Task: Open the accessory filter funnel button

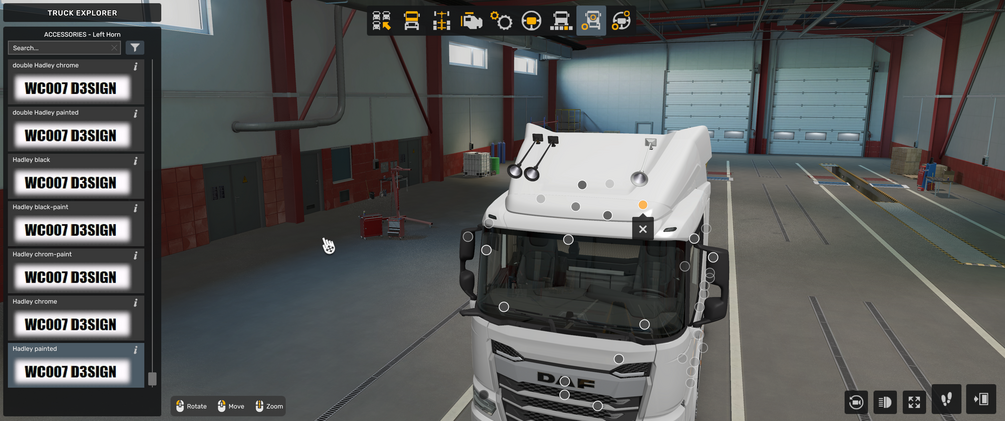Action: click(135, 48)
